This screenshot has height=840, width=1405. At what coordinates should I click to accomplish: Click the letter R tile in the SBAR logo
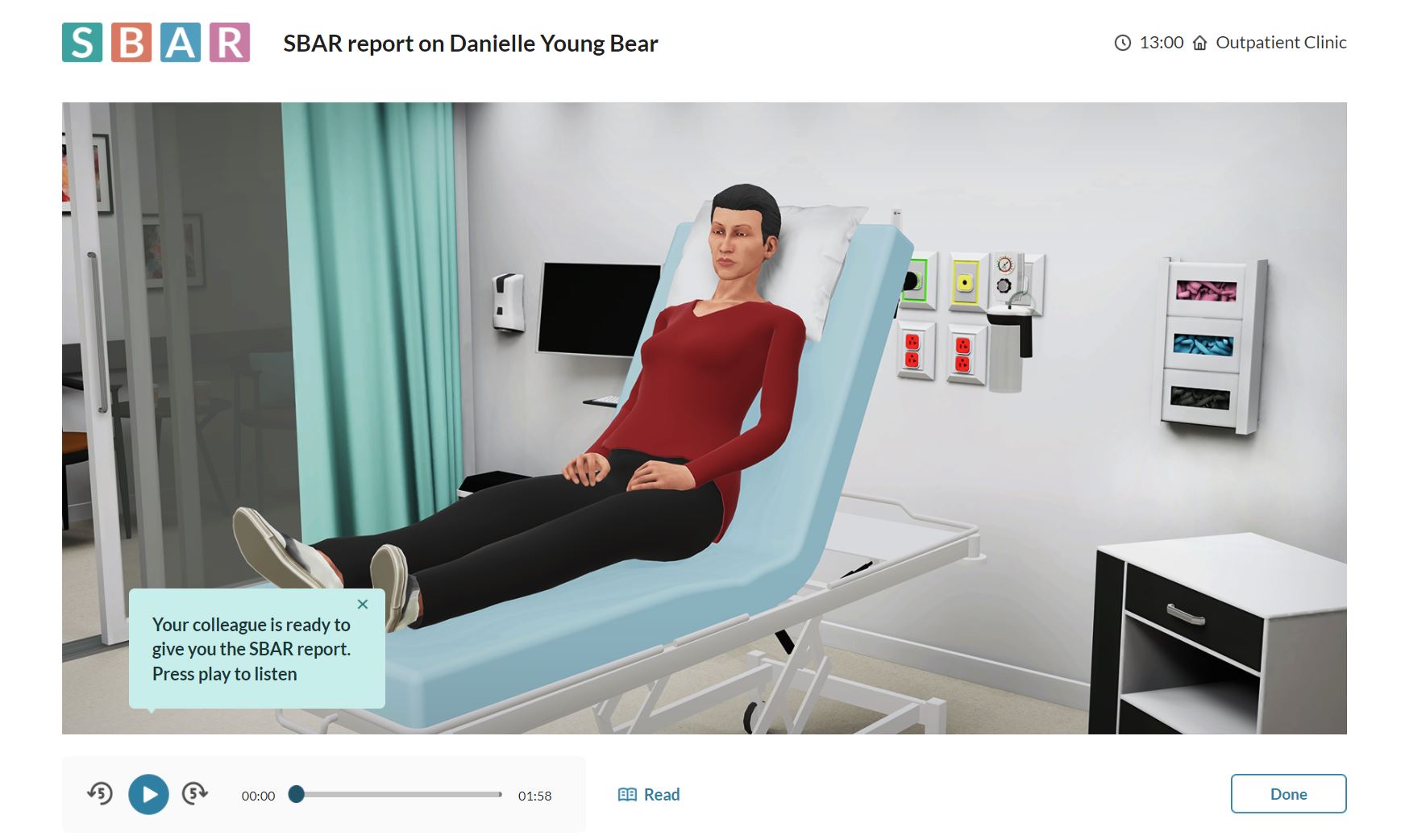[231, 42]
